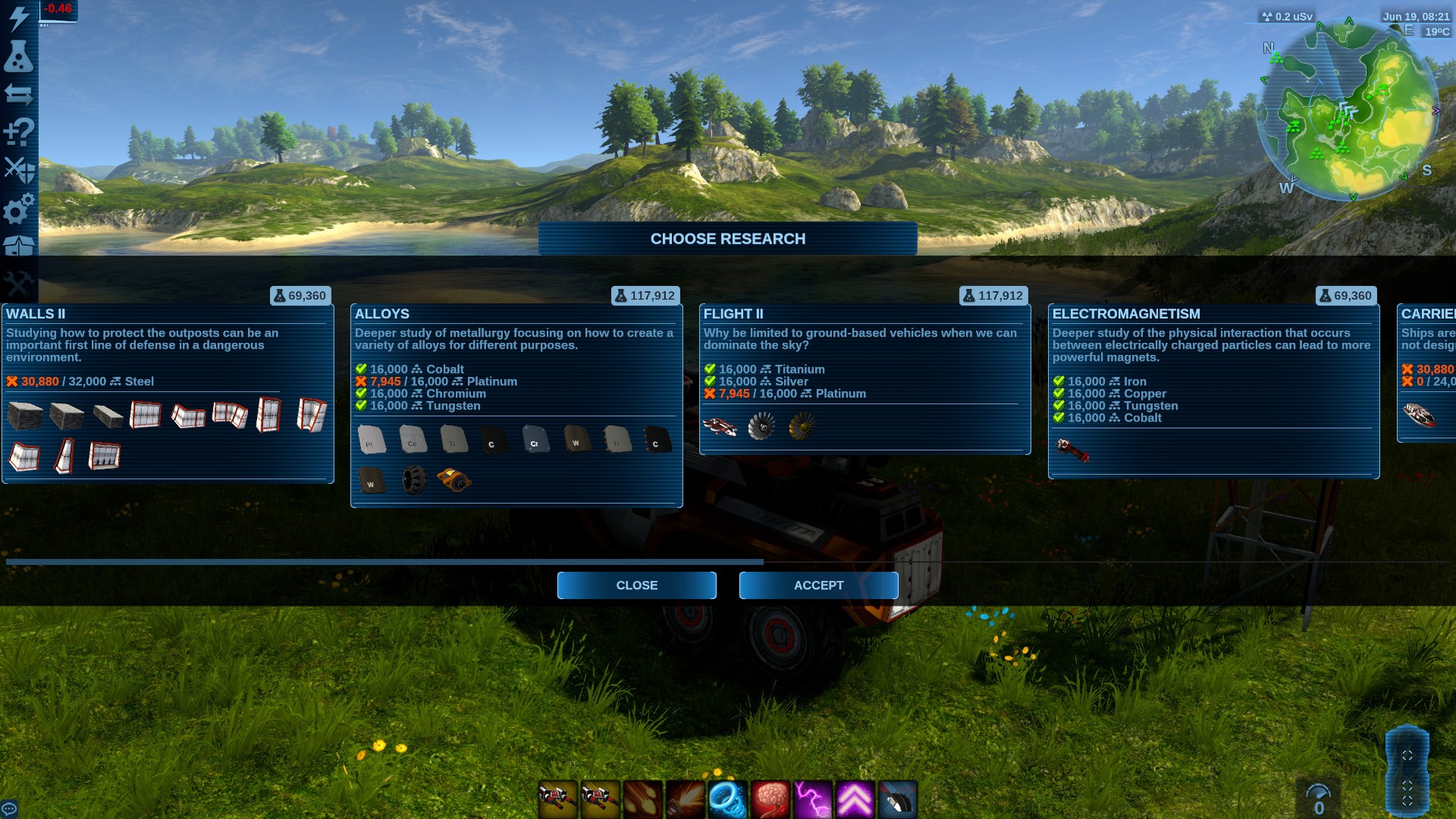Accept the chosen research
Image resolution: width=1456 pixels, height=819 pixels.
pos(818,585)
